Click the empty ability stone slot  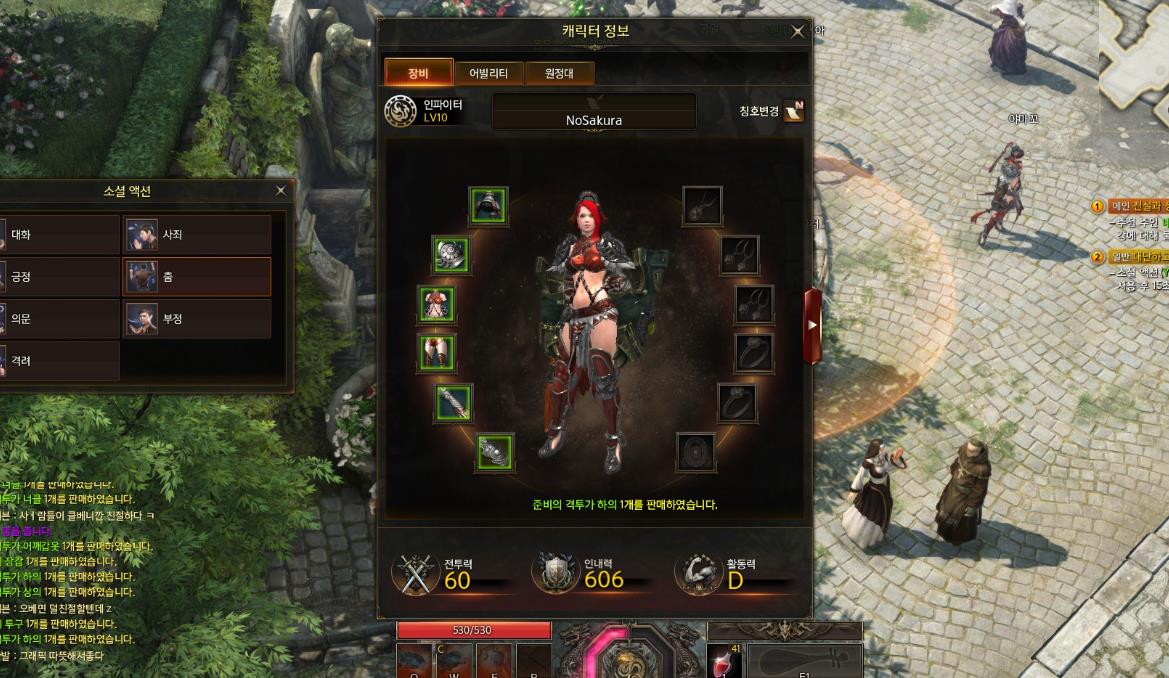click(695, 451)
